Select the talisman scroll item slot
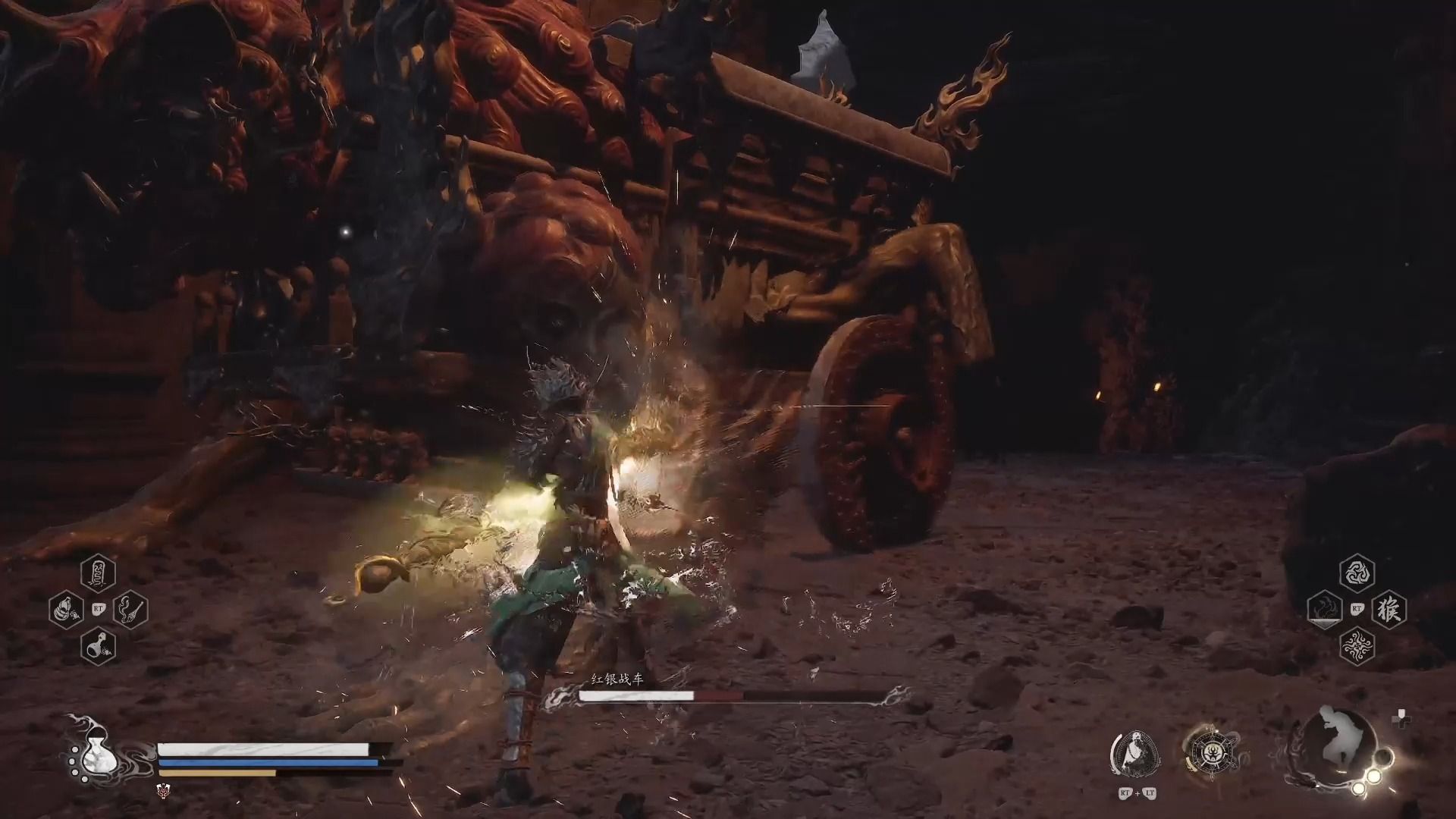The image size is (1456, 819). 98,573
